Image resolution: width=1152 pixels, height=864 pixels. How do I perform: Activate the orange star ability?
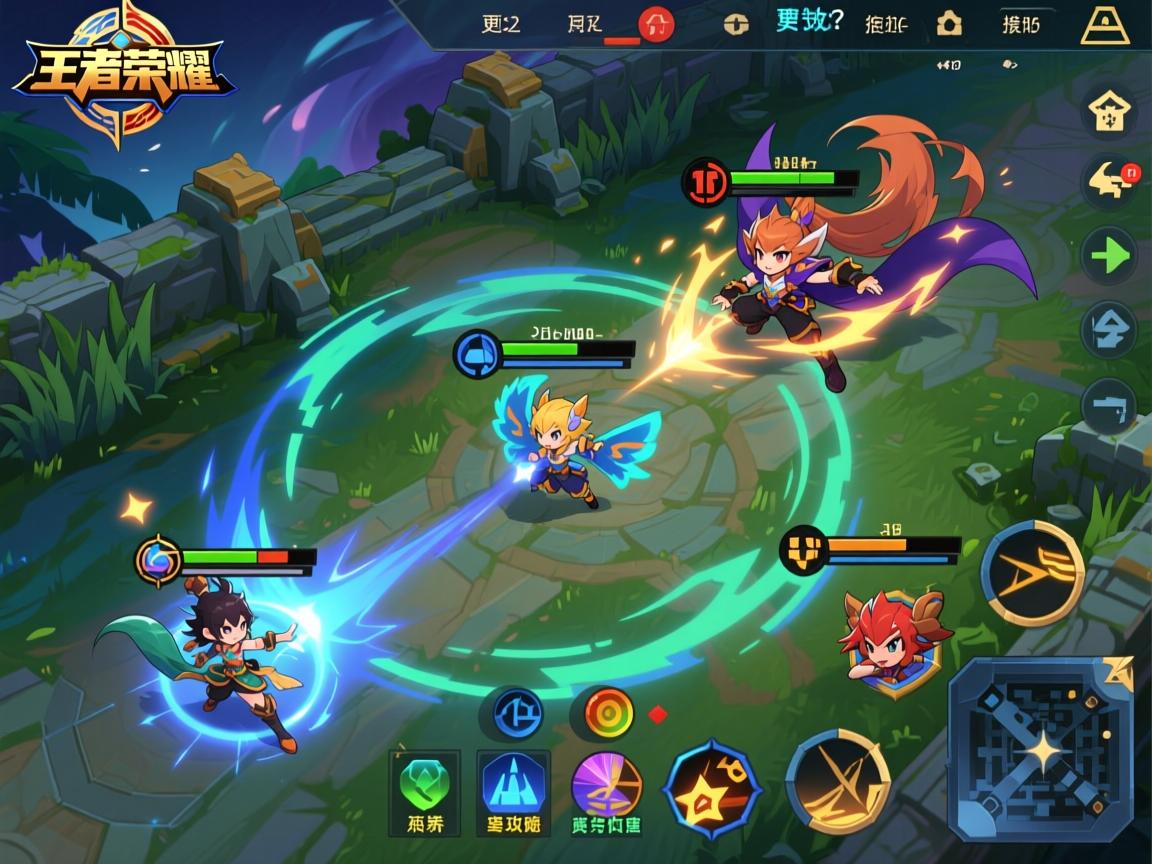[712, 789]
